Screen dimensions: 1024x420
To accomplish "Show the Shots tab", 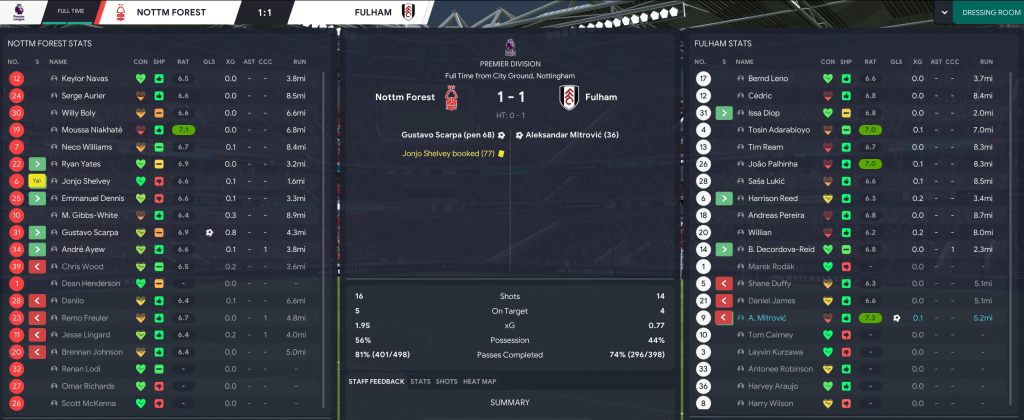I will 446,381.
